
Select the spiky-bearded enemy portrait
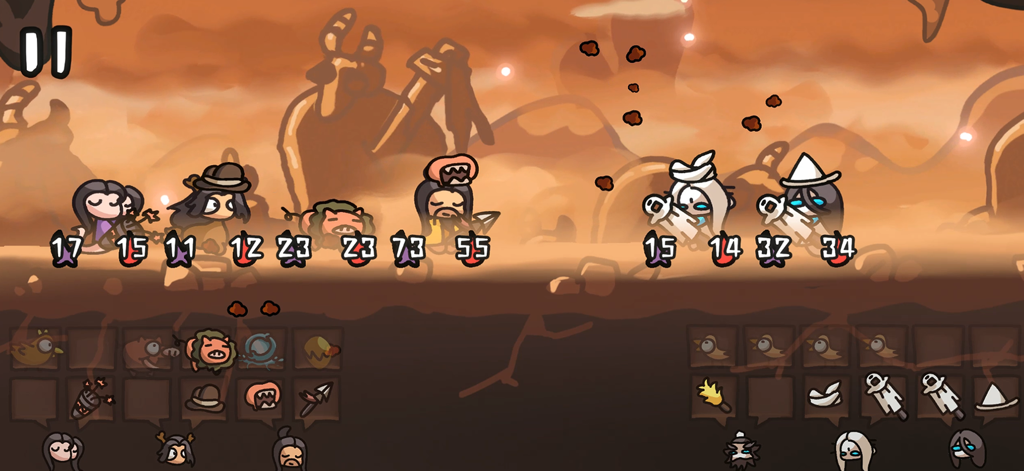coord(742,451)
